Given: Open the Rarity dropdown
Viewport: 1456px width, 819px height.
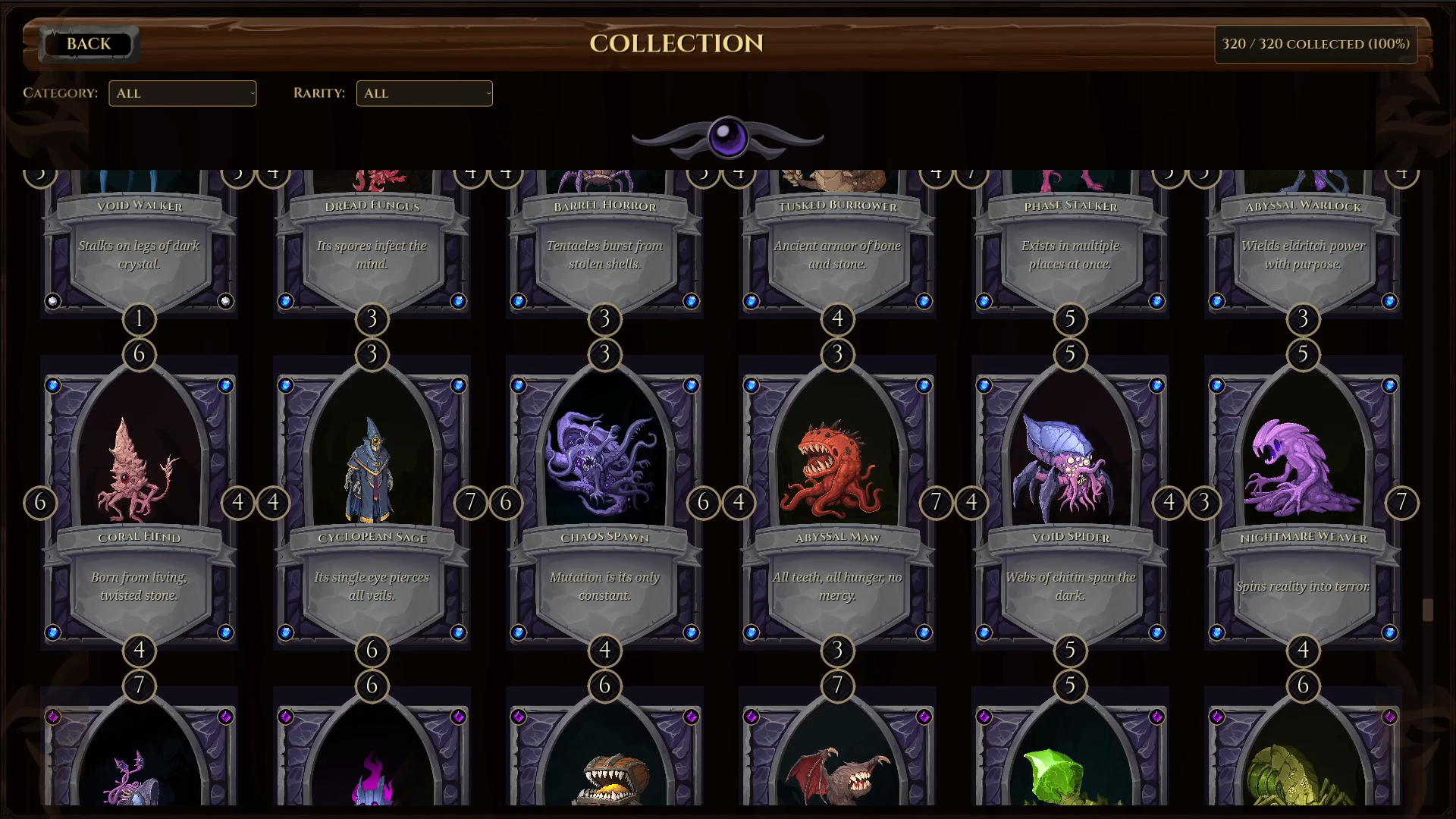Looking at the screenshot, I should (x=424, y=93).
